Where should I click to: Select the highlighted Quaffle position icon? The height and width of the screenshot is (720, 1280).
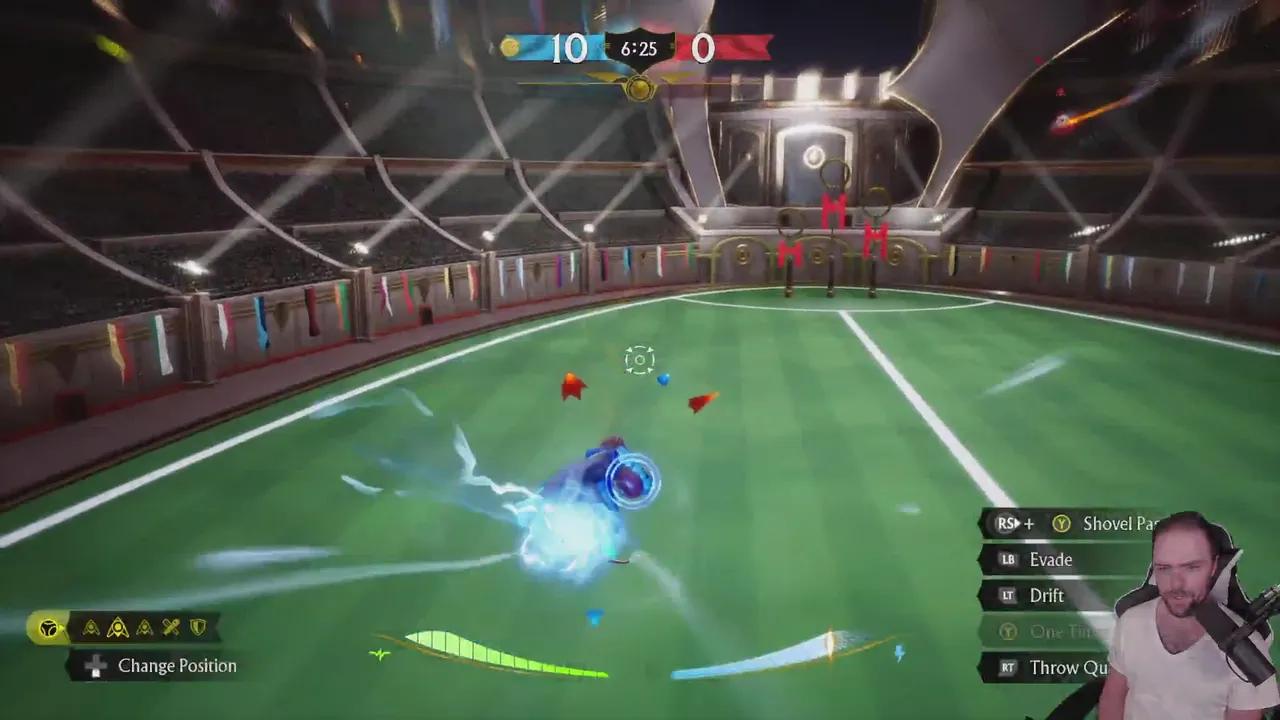click(x=47, y=628)
